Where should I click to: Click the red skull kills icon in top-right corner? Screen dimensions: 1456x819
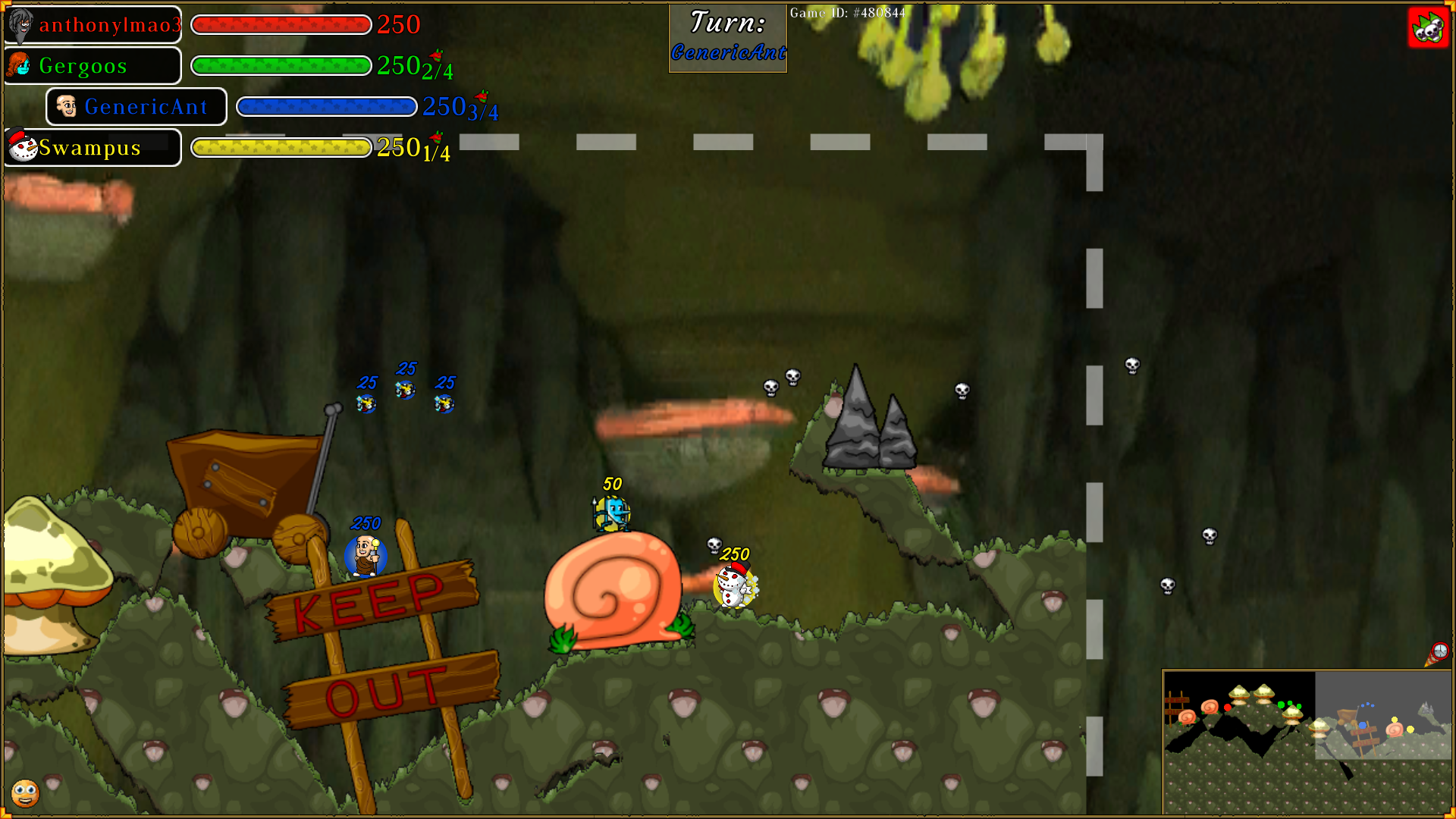click(1429, 27)
